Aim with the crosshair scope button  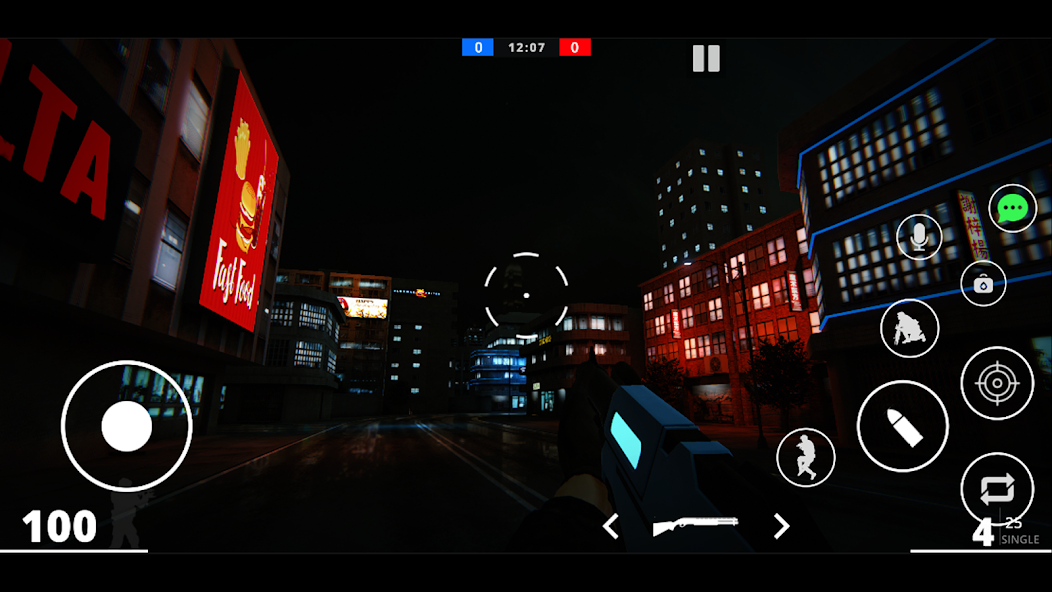tap(996, 383)
